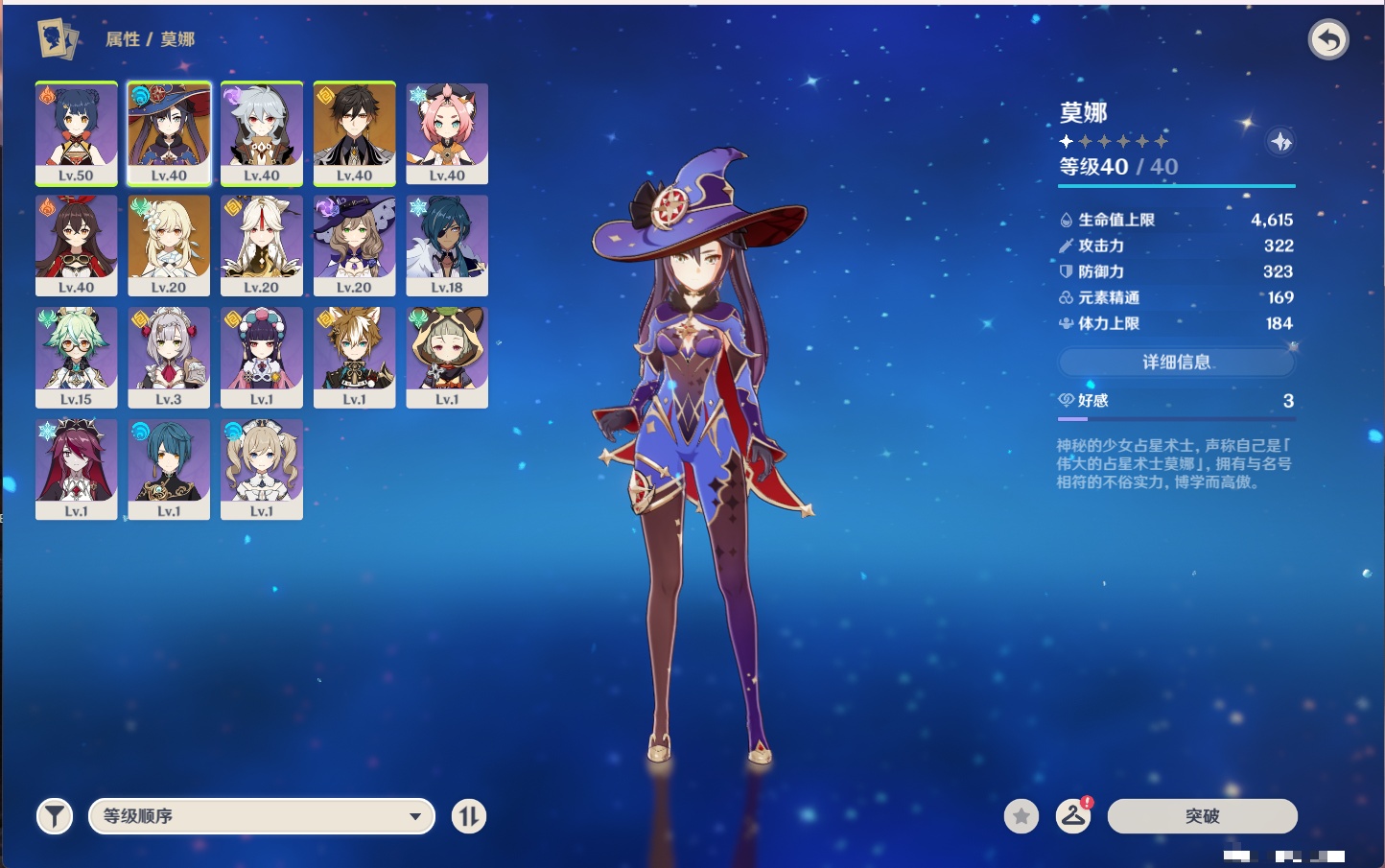Choose Kaeya's Lv.18 portrait

[x=447, y=245]
